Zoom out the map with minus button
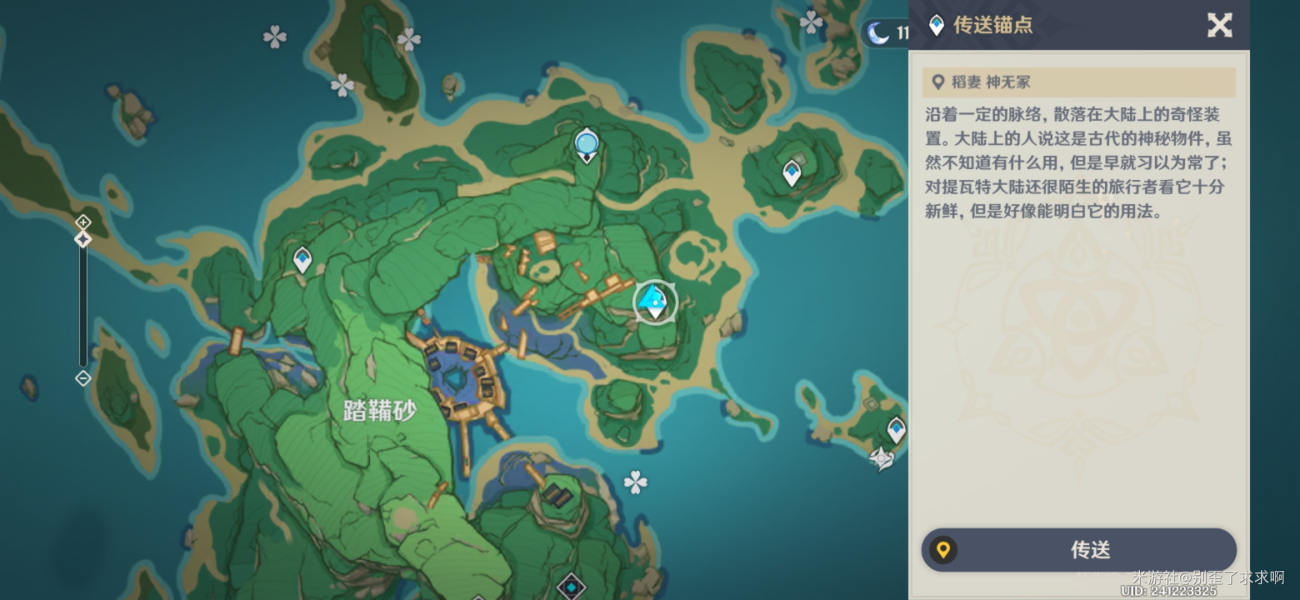Screen dimensions: 1300x600 83,378
